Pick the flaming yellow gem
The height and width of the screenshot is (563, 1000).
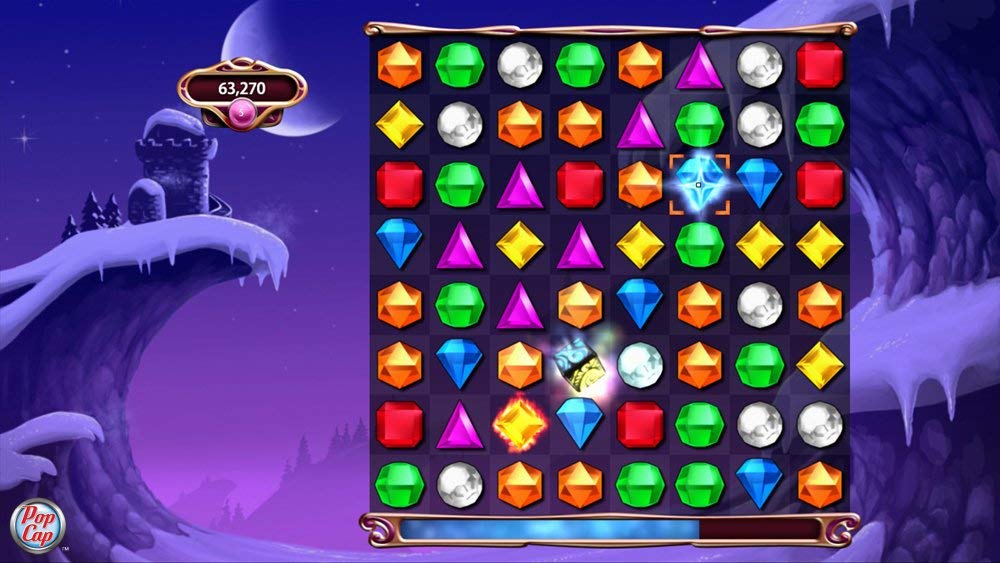[x=519, y=424]
